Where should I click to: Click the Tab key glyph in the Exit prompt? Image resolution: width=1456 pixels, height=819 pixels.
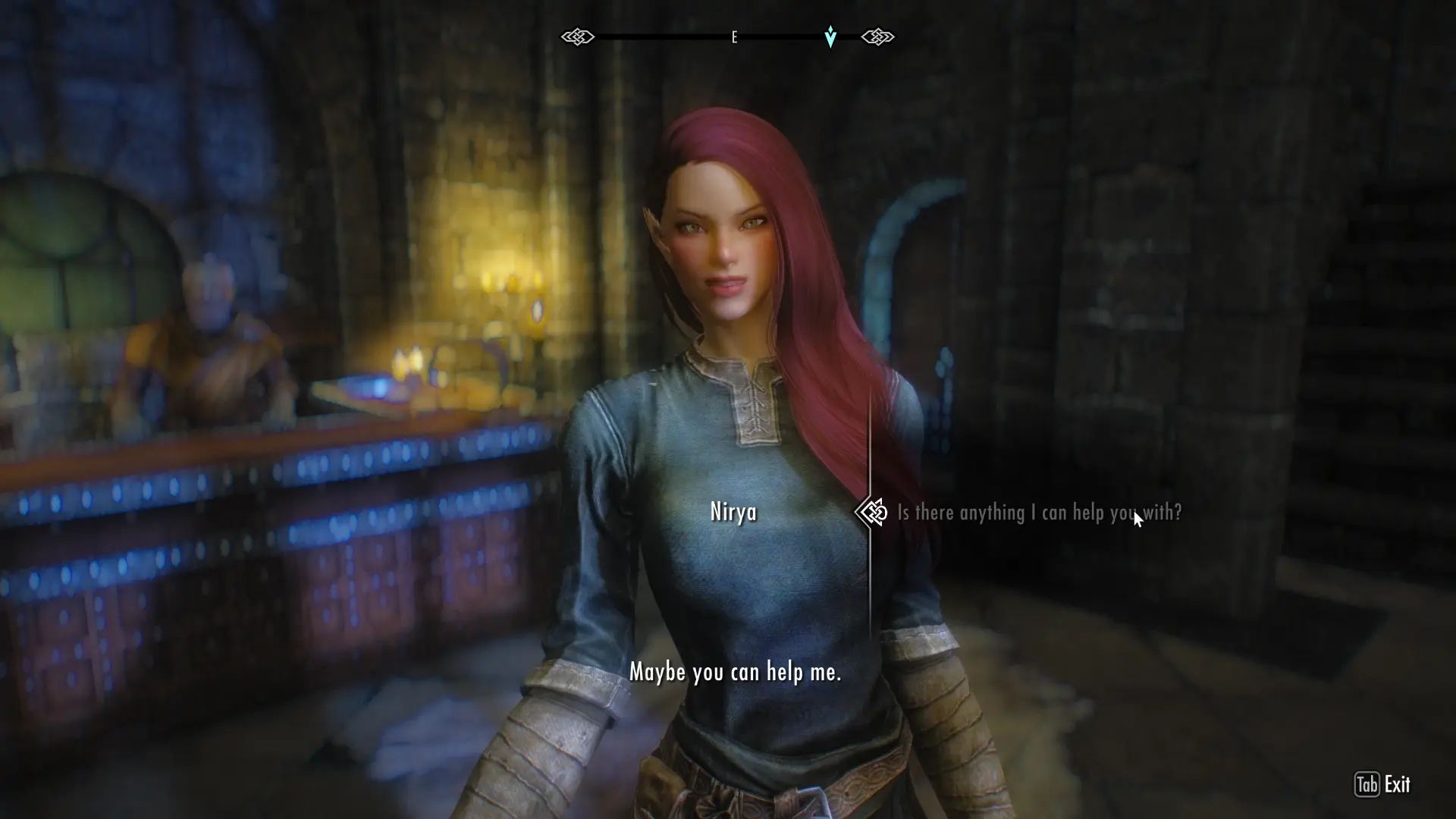(x=1368, y=785)
